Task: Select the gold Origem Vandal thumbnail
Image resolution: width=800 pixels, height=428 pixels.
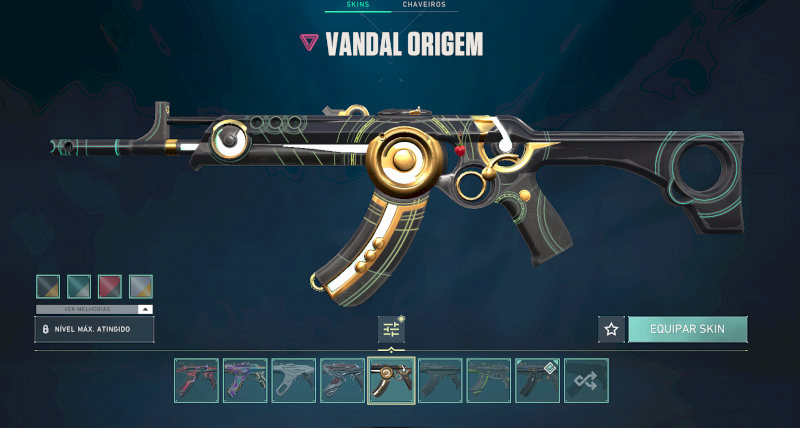Action: pos(391,381)
